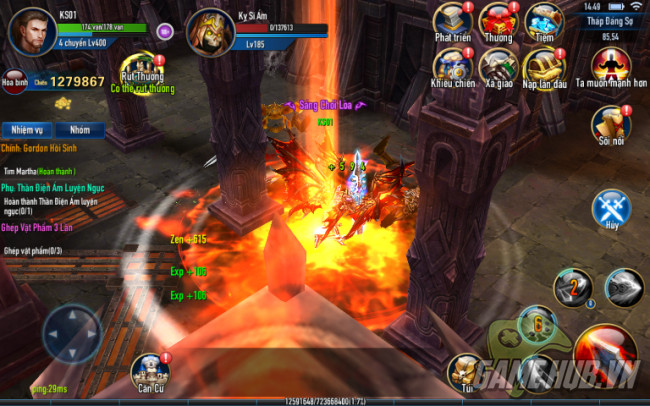Image resolution: width=650 pixels, height=406 pixels.
Task: Open the Phát triển development menu
Action: tap(453, 22)
